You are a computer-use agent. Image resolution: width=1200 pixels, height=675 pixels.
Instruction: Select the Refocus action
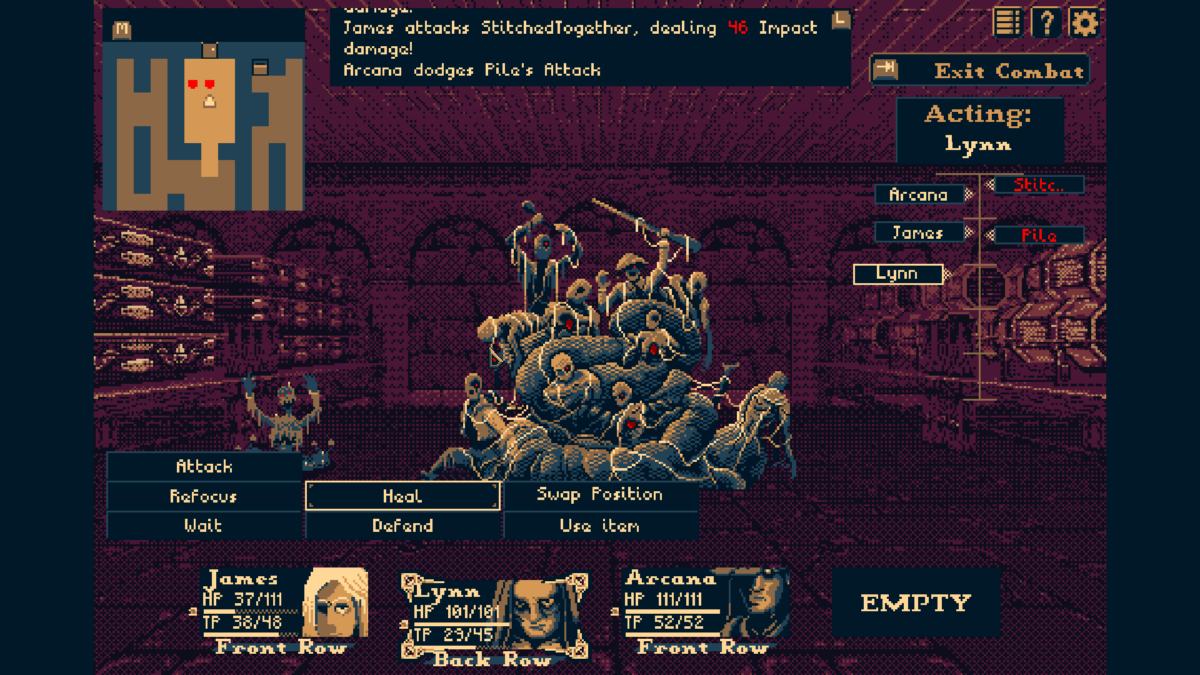pyautogui.click(x=204, y=496)
